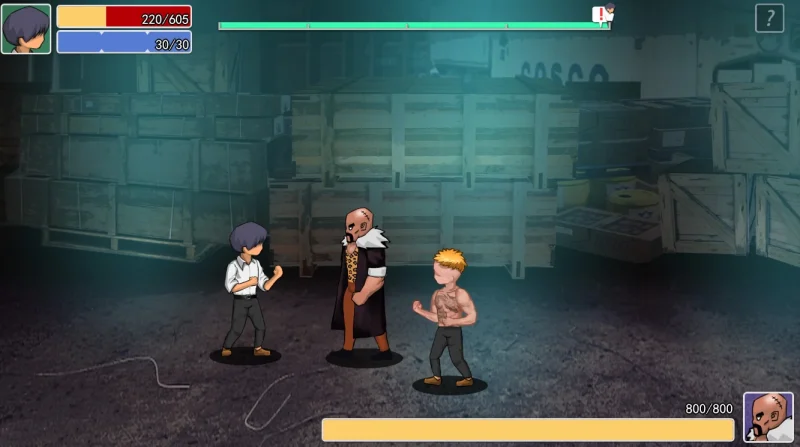The width and height of the screenshot is (800, 447).
Task: Open the question mark help button
Action: (x=769, y=18)
